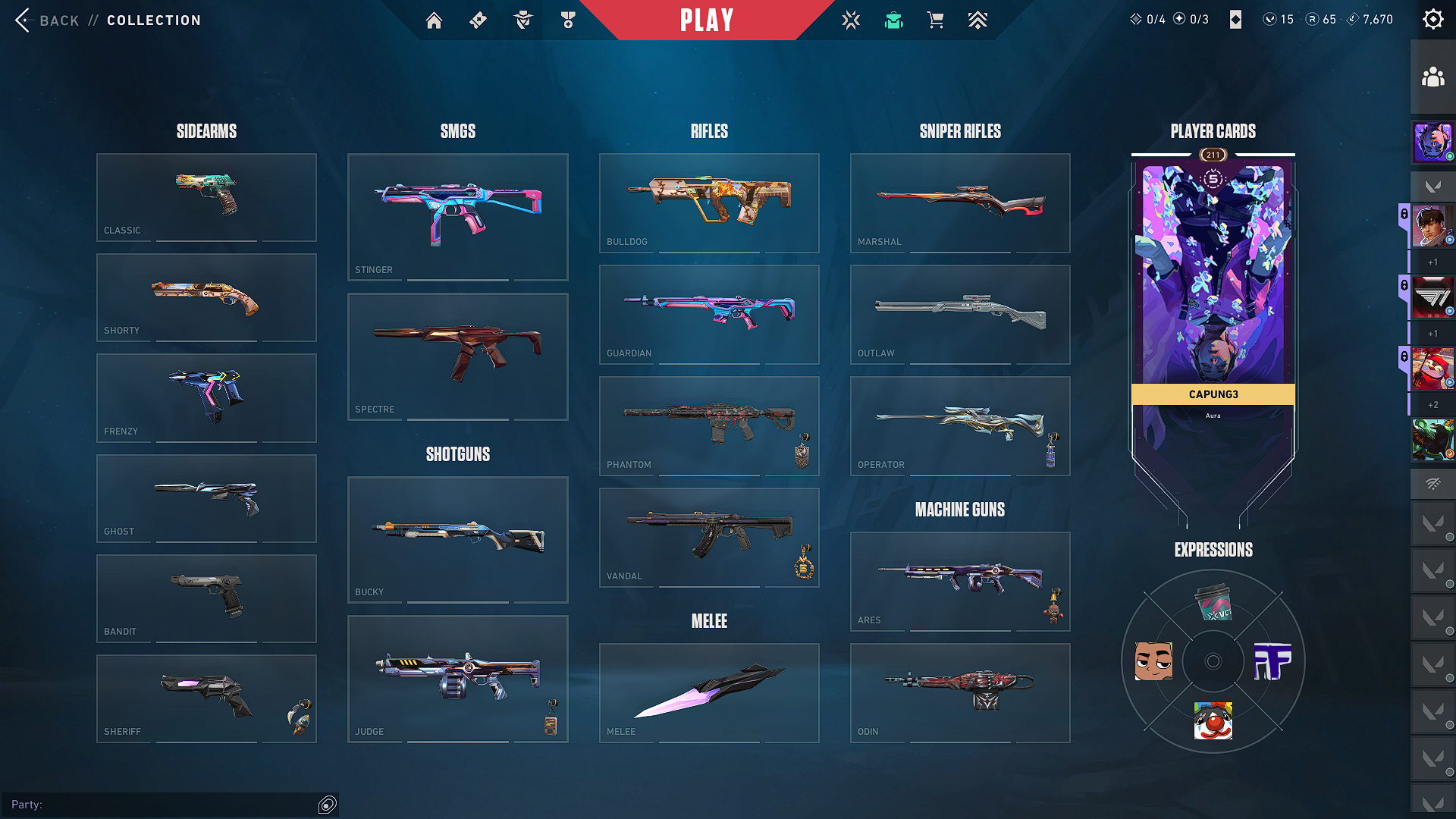Select the Operator sniper slot
Viewport: 1456px width, 819px height.
pos(960,425)
